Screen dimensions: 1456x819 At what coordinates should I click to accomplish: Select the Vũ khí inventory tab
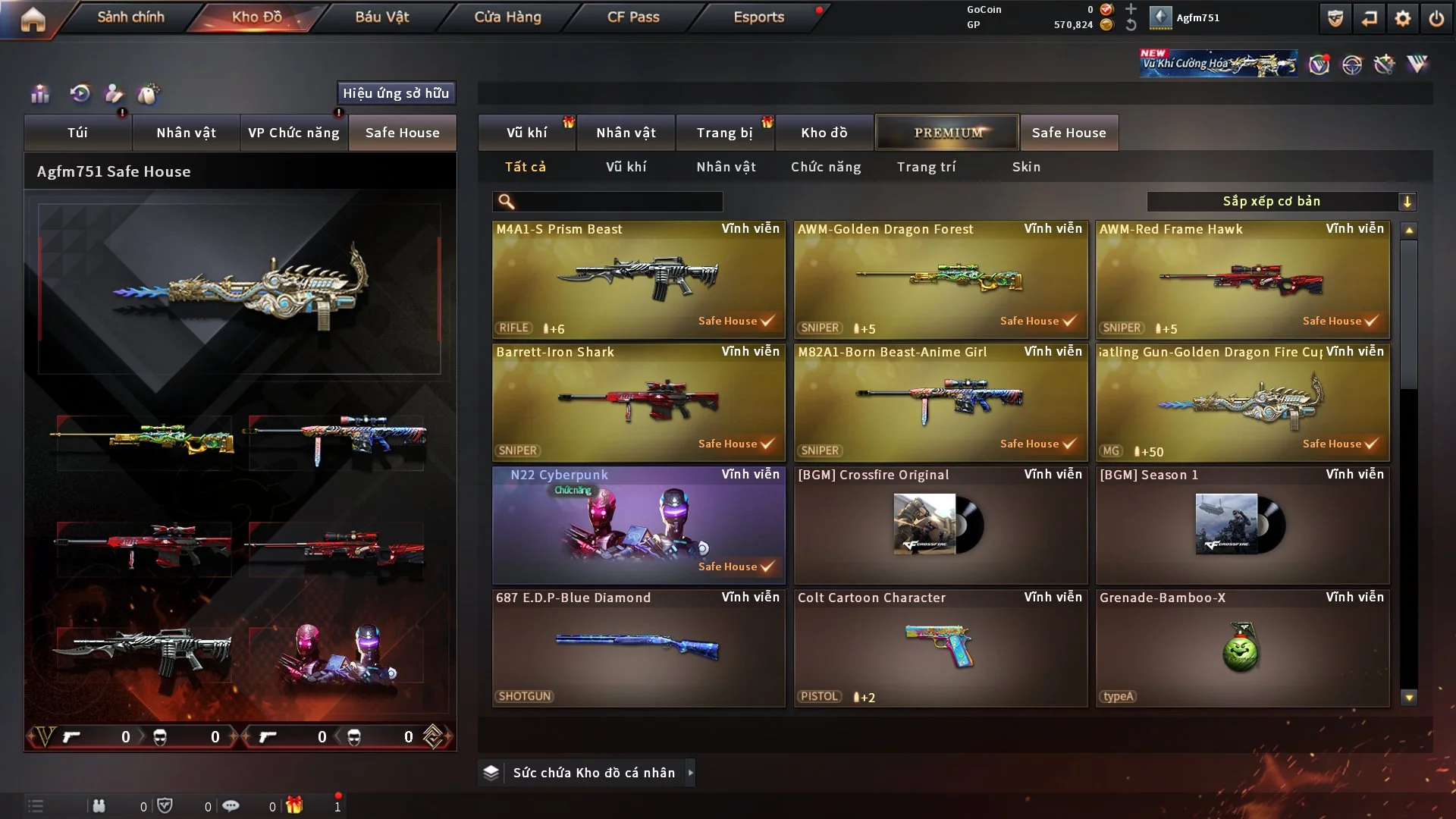[526, 133]
